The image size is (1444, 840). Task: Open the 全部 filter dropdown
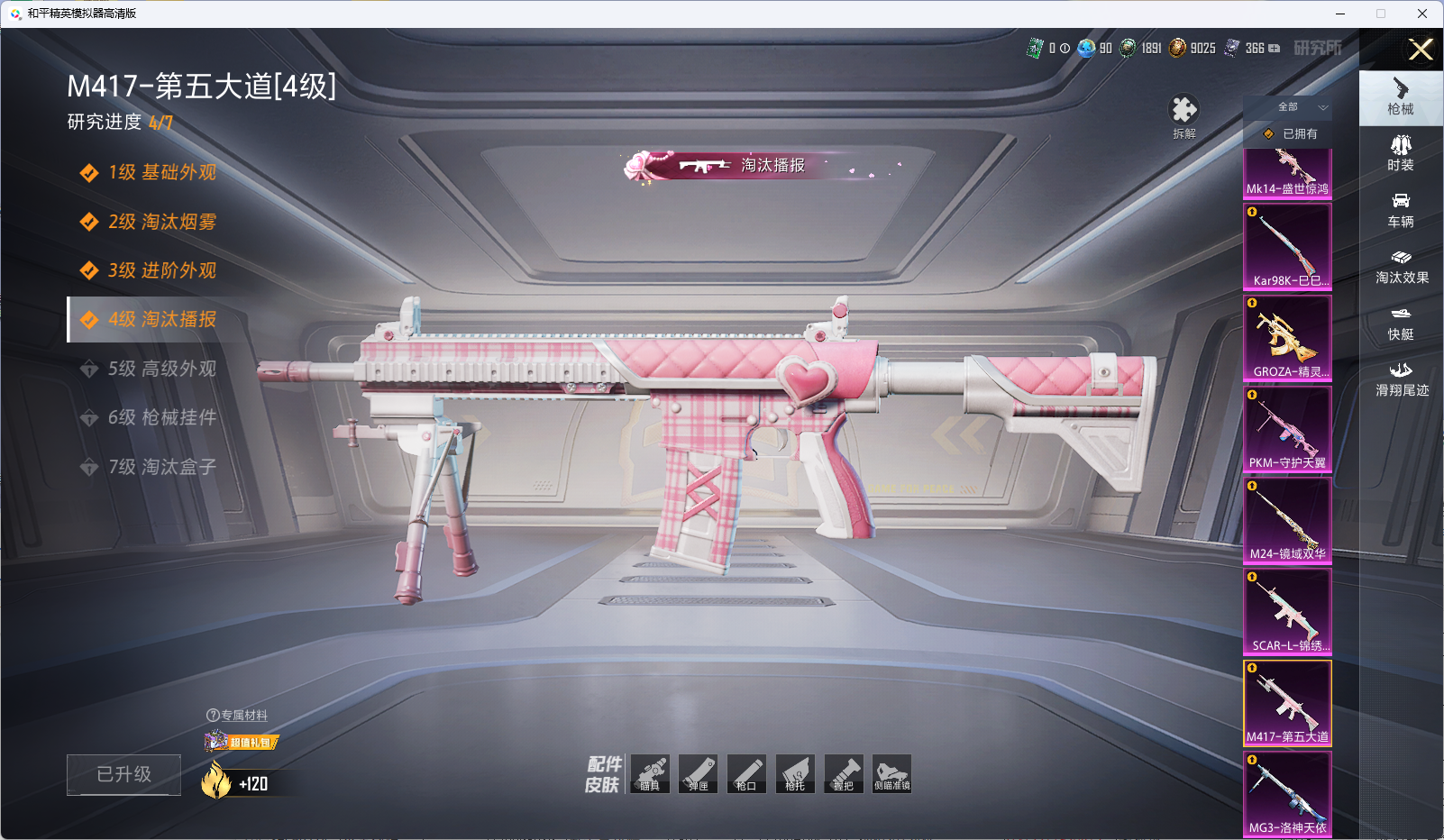(x=1300, y=107)
